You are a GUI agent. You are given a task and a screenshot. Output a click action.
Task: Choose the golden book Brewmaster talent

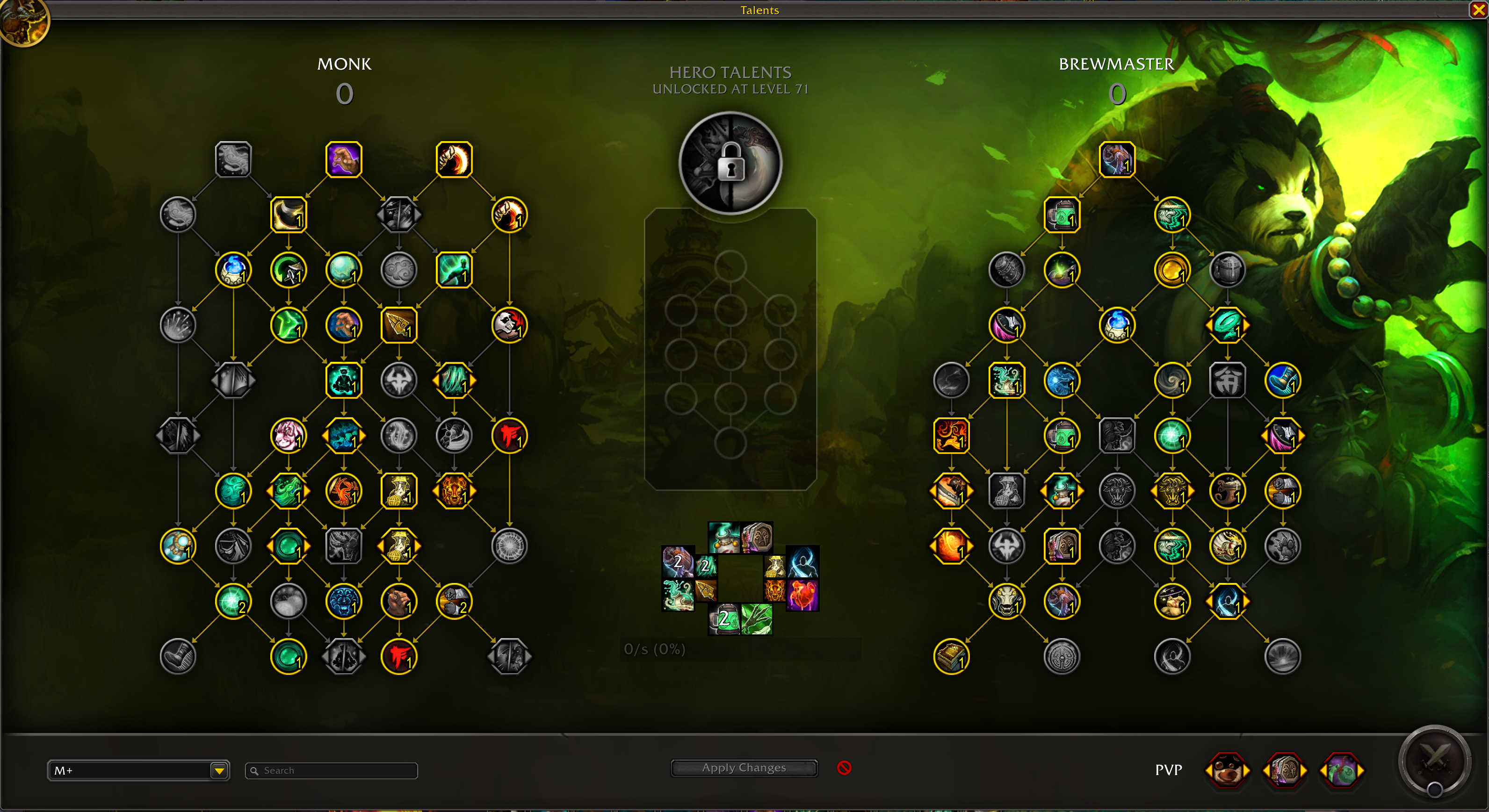[951, 656]
